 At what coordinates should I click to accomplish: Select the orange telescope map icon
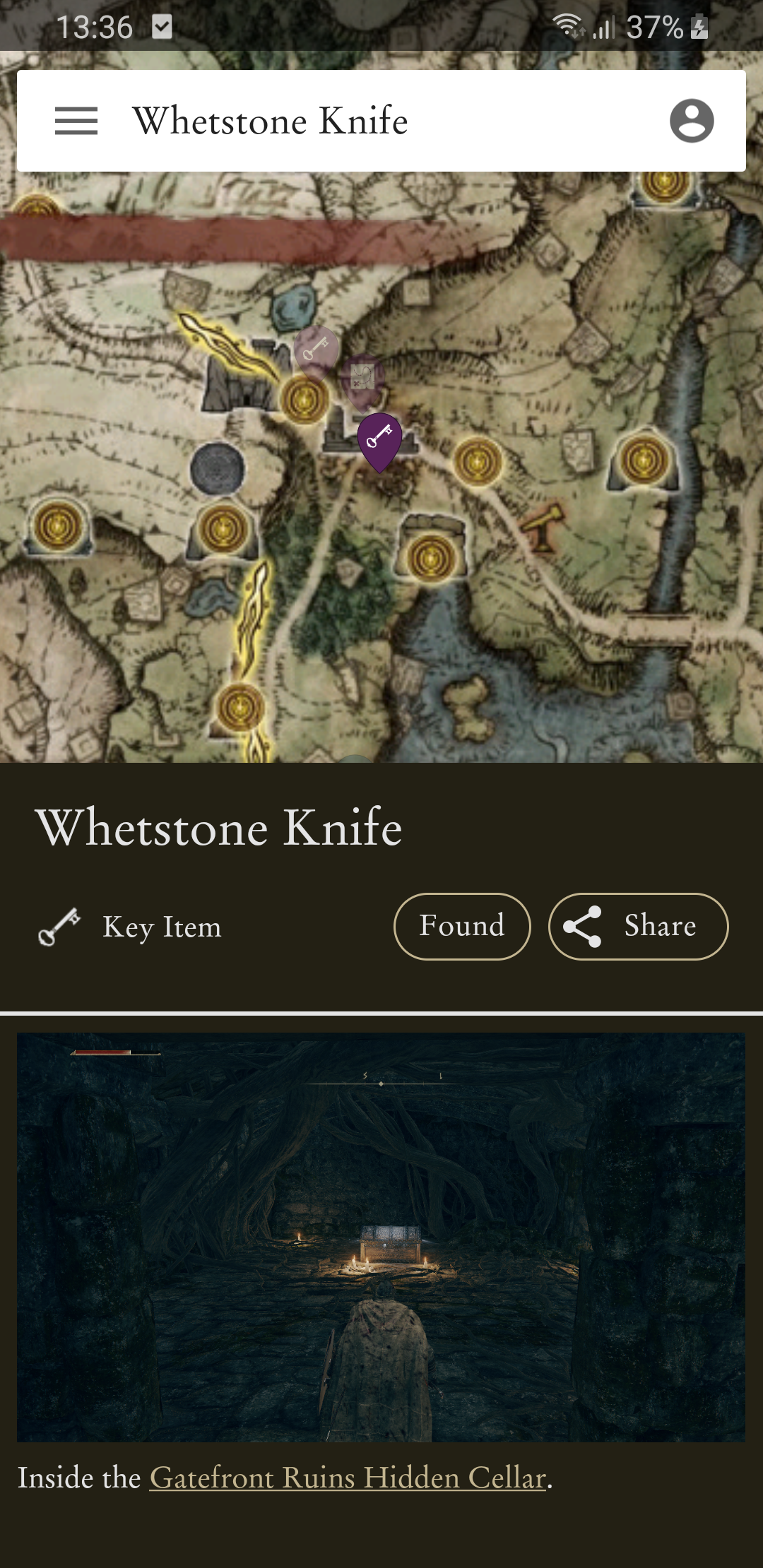click(x=543, y=526)
